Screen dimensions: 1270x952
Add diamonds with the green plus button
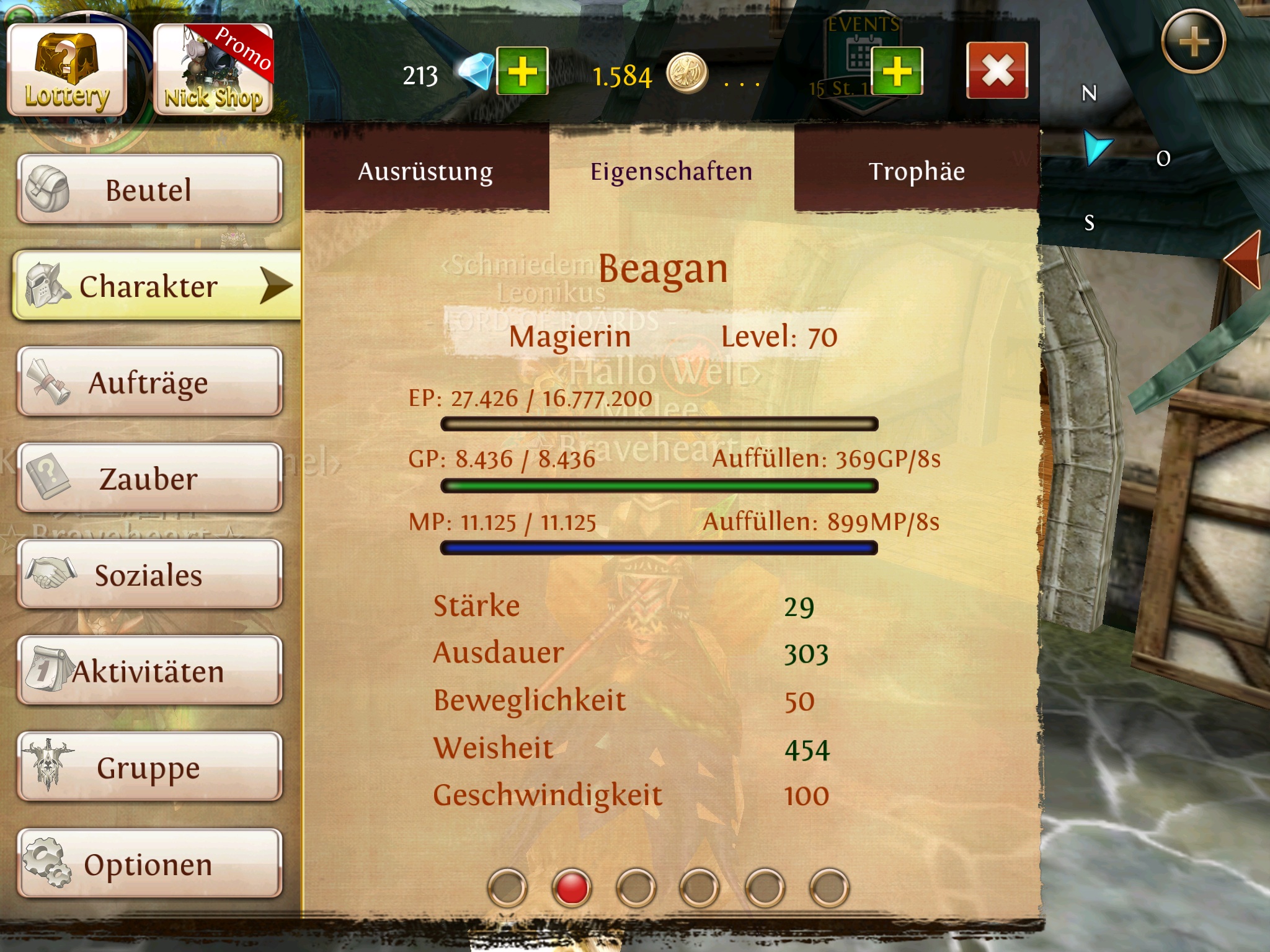point(522,71)
